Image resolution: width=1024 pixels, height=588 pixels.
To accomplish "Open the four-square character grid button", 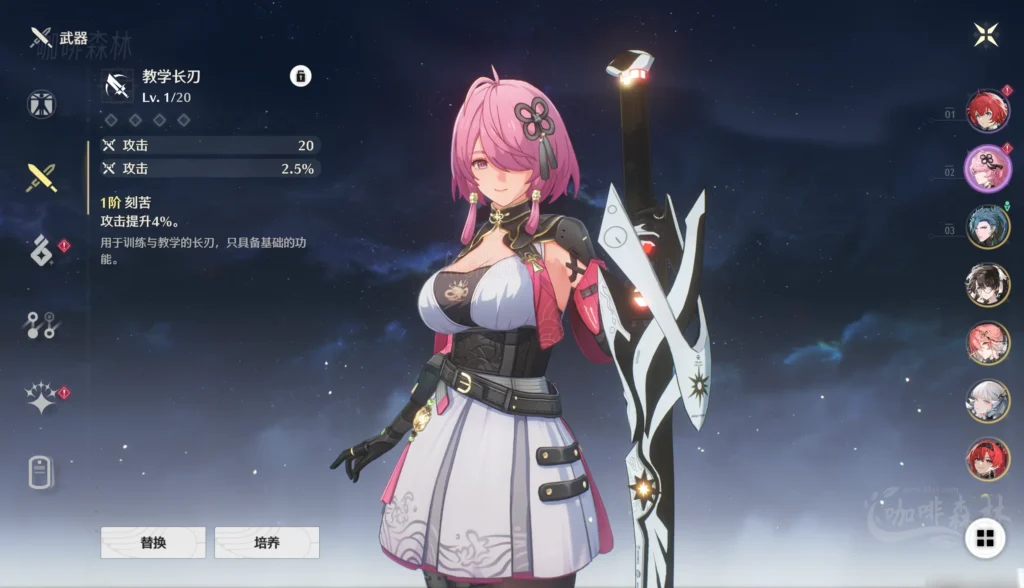I will 985,539.
